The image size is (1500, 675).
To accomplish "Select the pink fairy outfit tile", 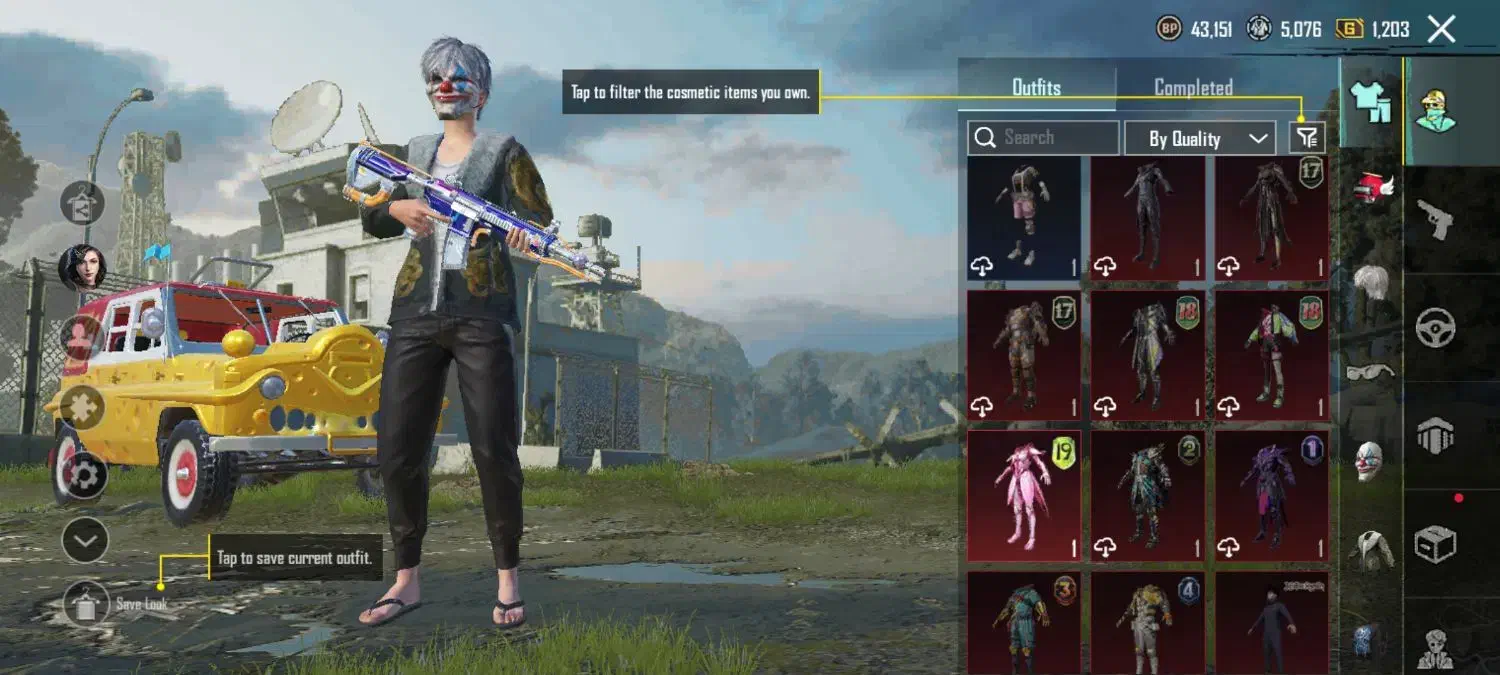I will coord(1024,495).
